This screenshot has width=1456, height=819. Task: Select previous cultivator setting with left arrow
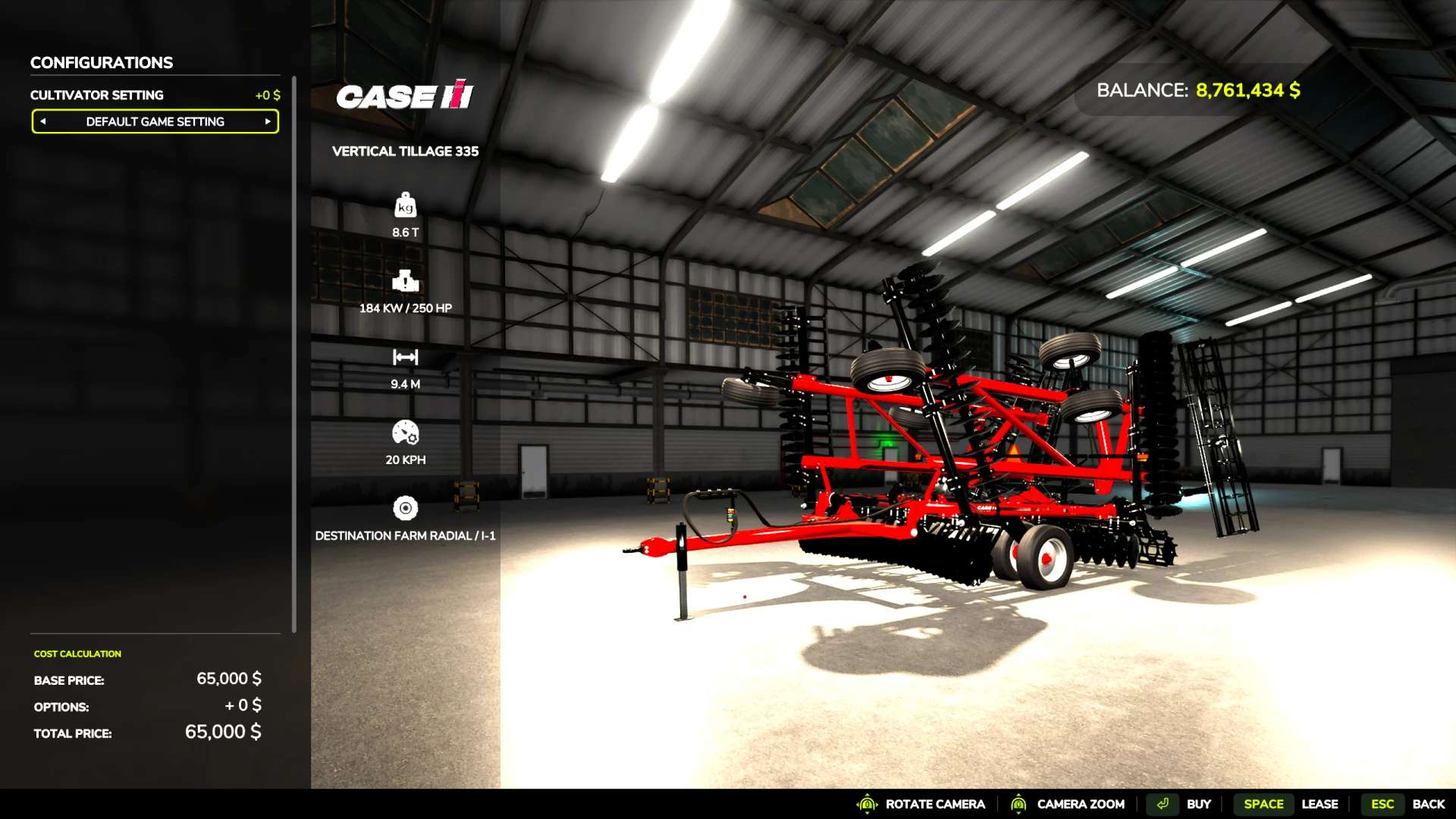[43, 121]
